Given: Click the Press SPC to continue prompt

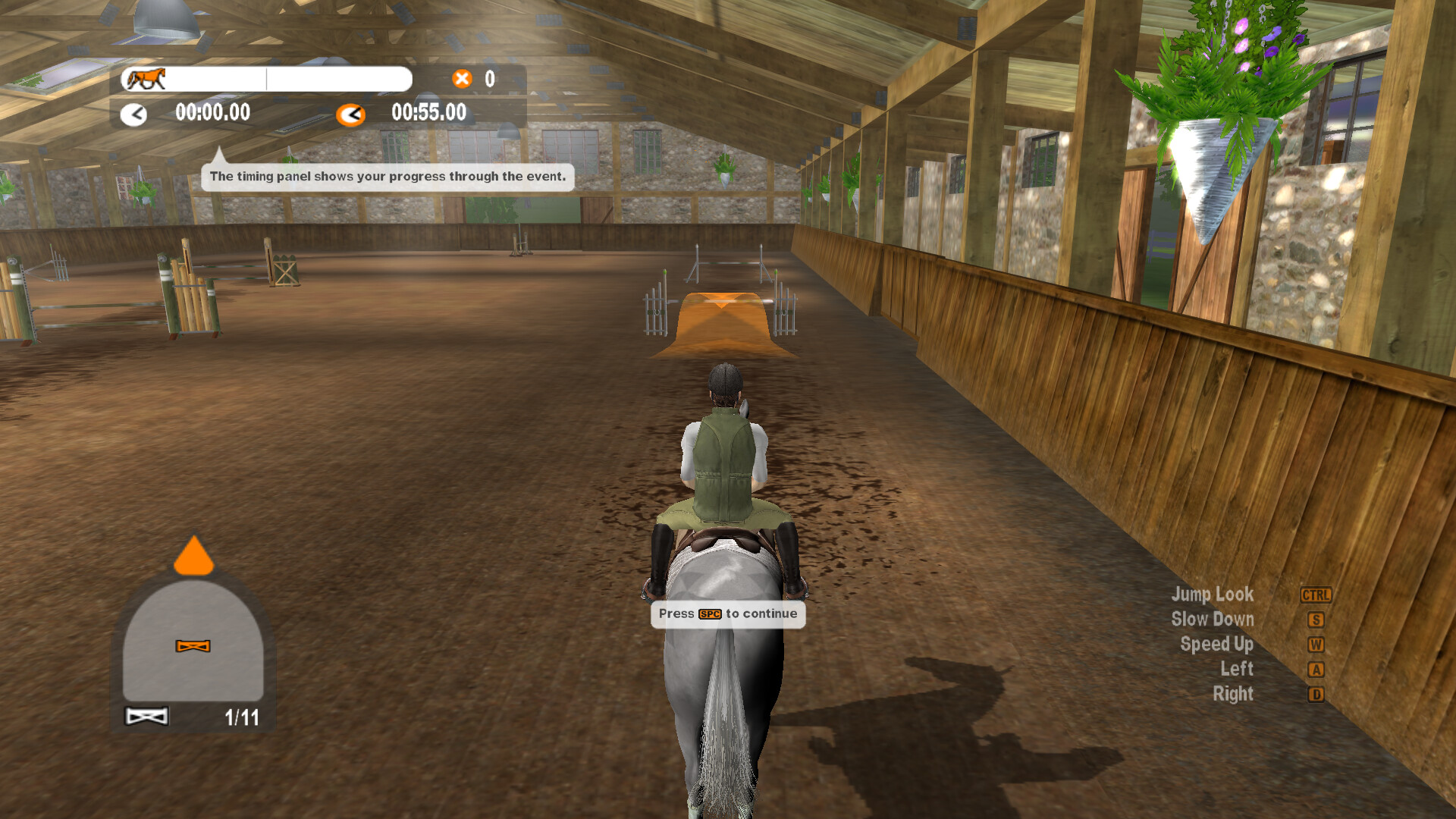Looking at the screenshot, I should coord(726,613).
